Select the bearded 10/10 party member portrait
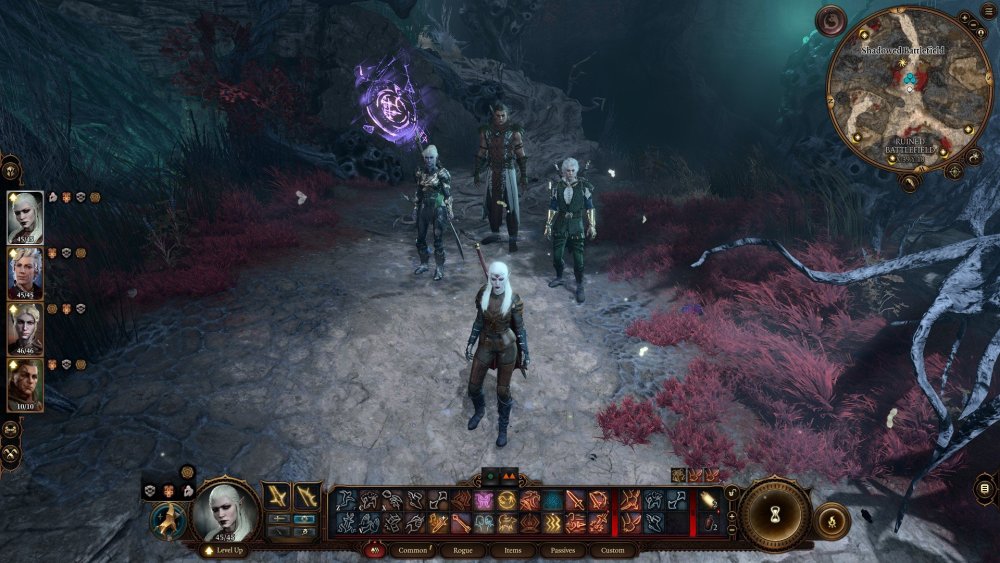 [x=25, y=384]
